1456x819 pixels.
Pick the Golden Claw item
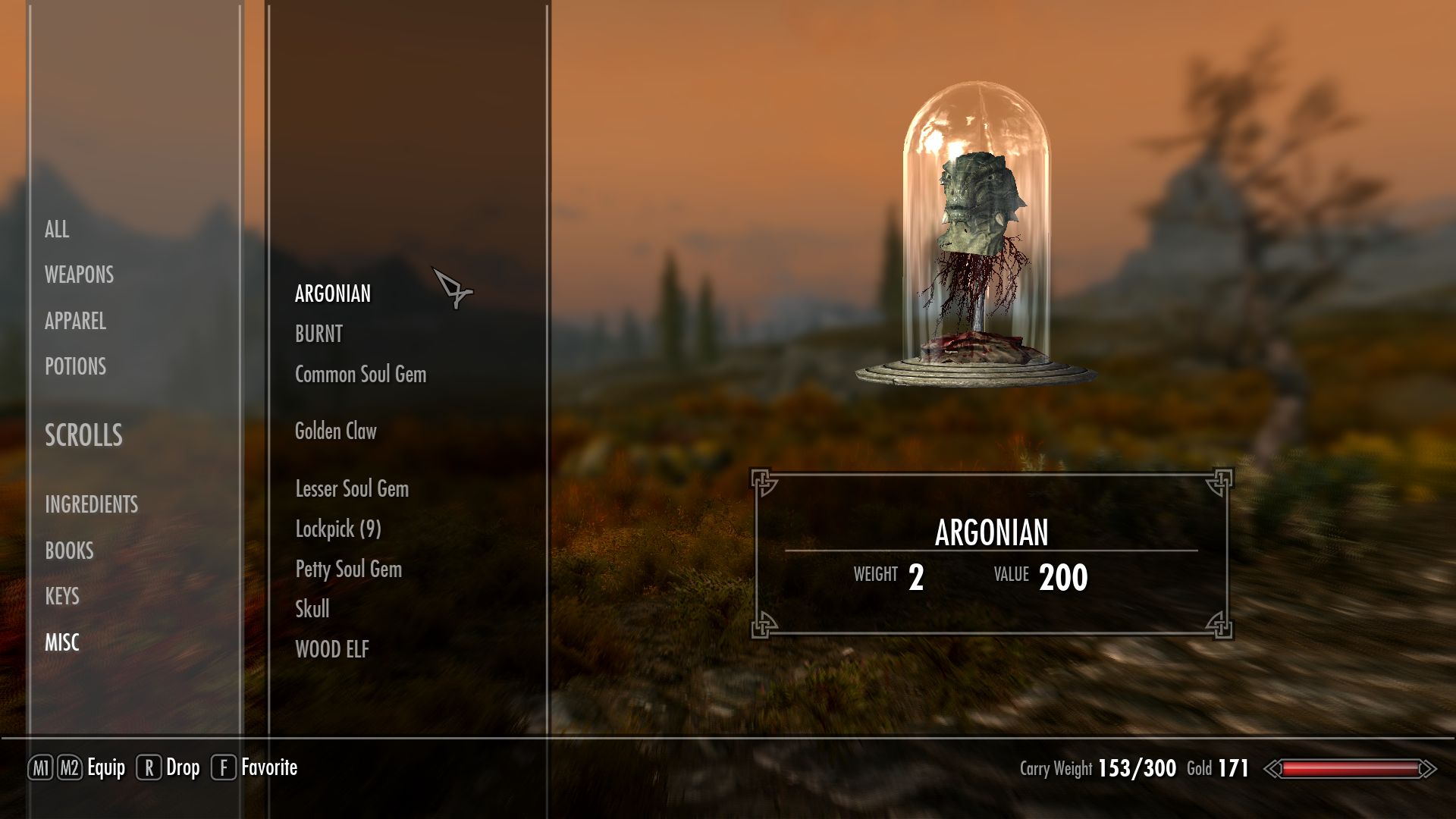(x=335, y=431)
